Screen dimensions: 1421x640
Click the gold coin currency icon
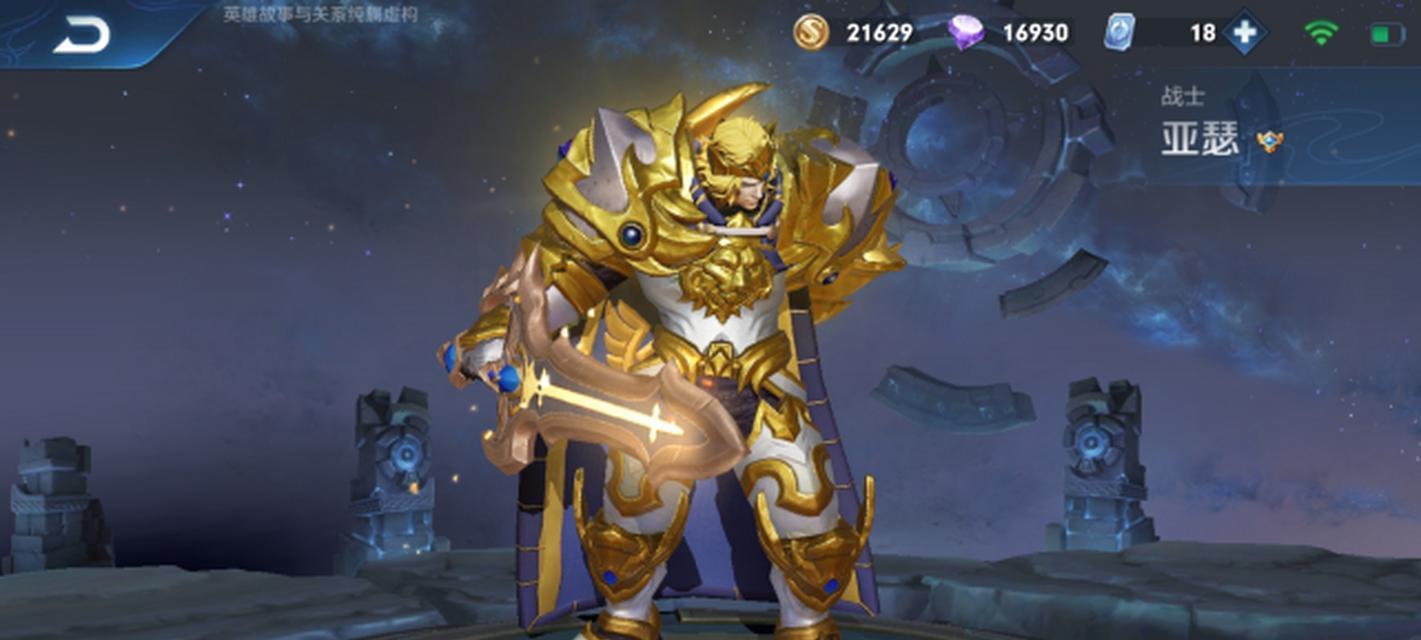pyautogui.click(x=811, y=32)
